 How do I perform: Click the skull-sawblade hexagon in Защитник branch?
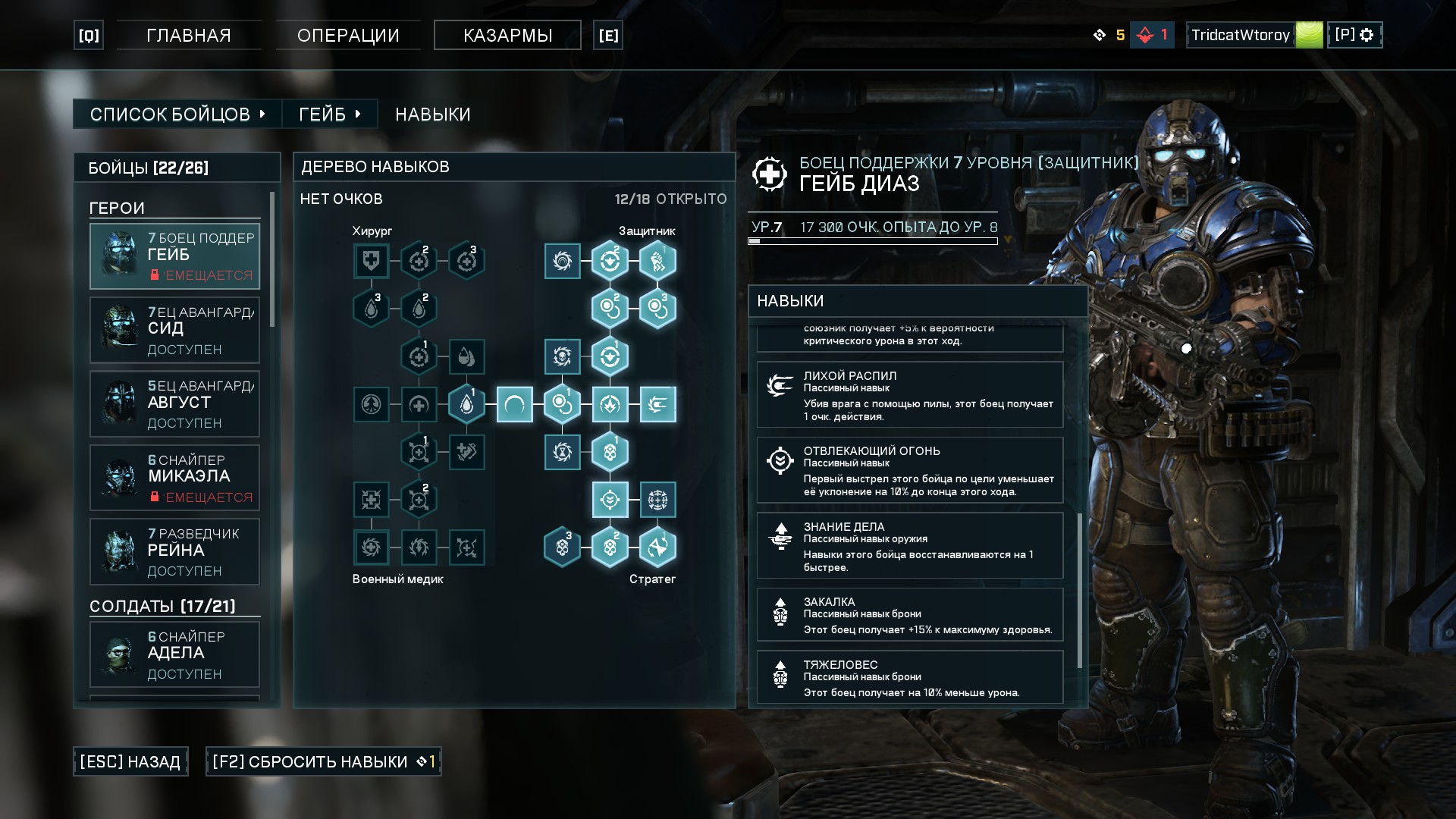[561, 355]
